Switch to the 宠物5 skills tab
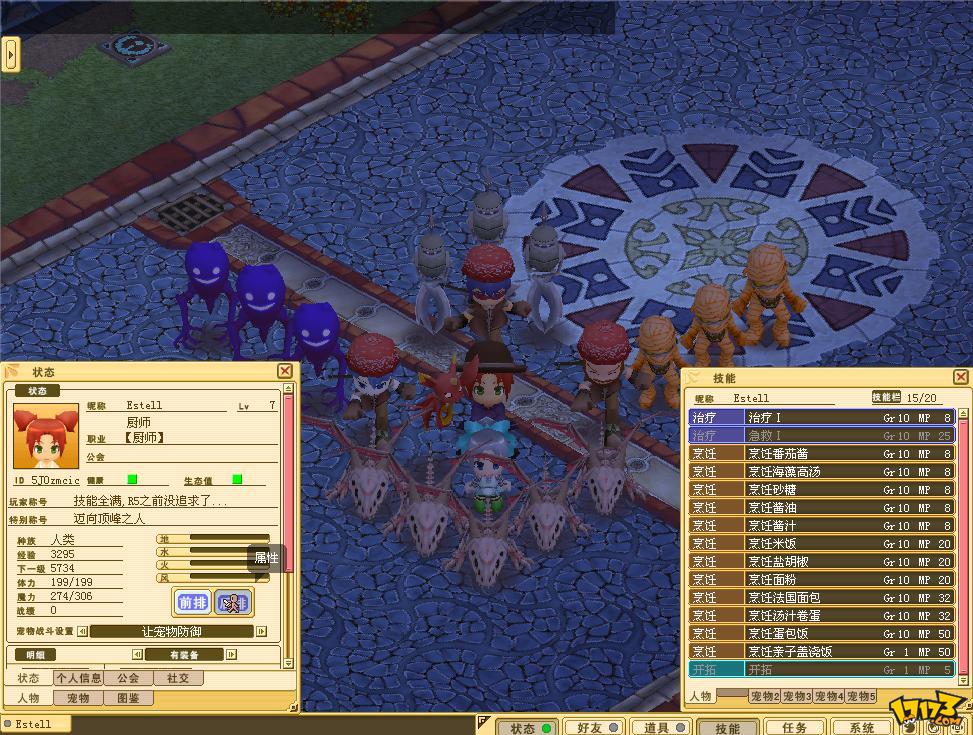This screenshot has height=735, width=973. (860, 696)
